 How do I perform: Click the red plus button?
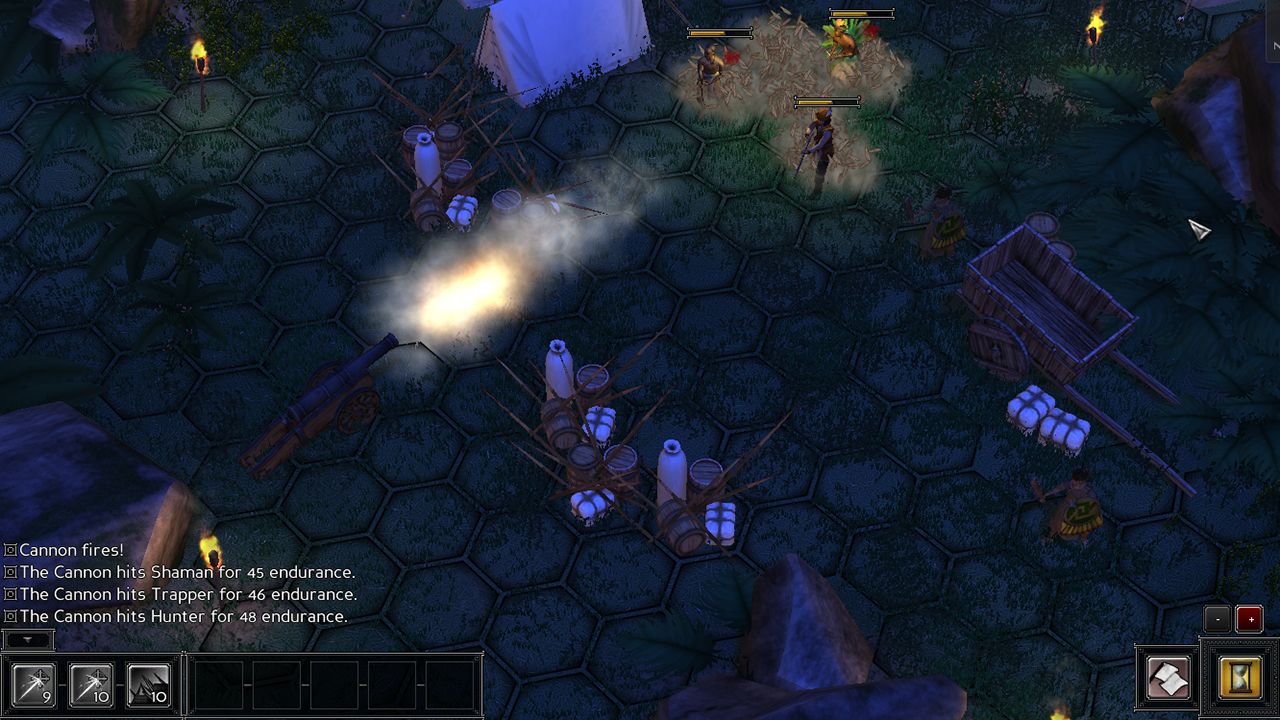(1249, 619)
